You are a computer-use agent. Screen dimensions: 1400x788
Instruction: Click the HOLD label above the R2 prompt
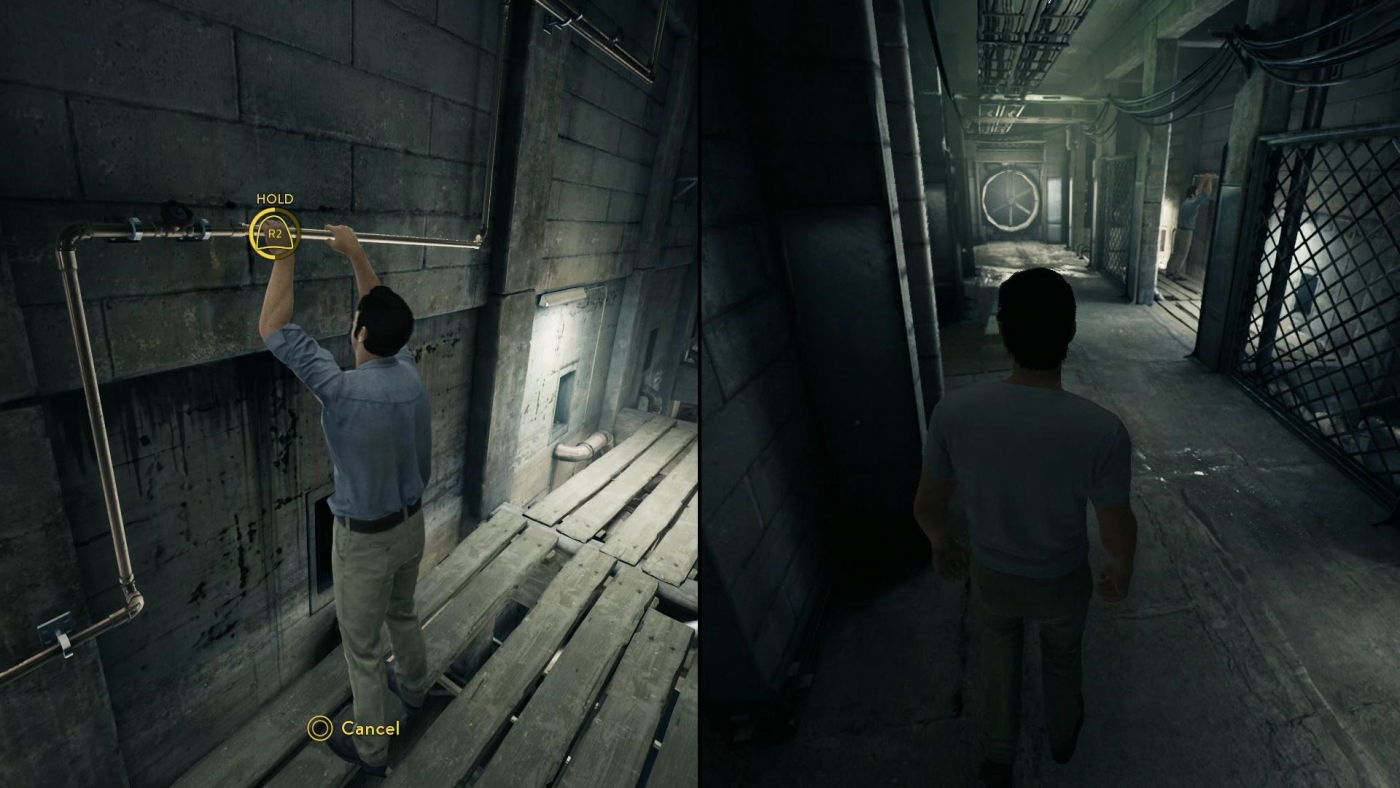coord(274,199)
